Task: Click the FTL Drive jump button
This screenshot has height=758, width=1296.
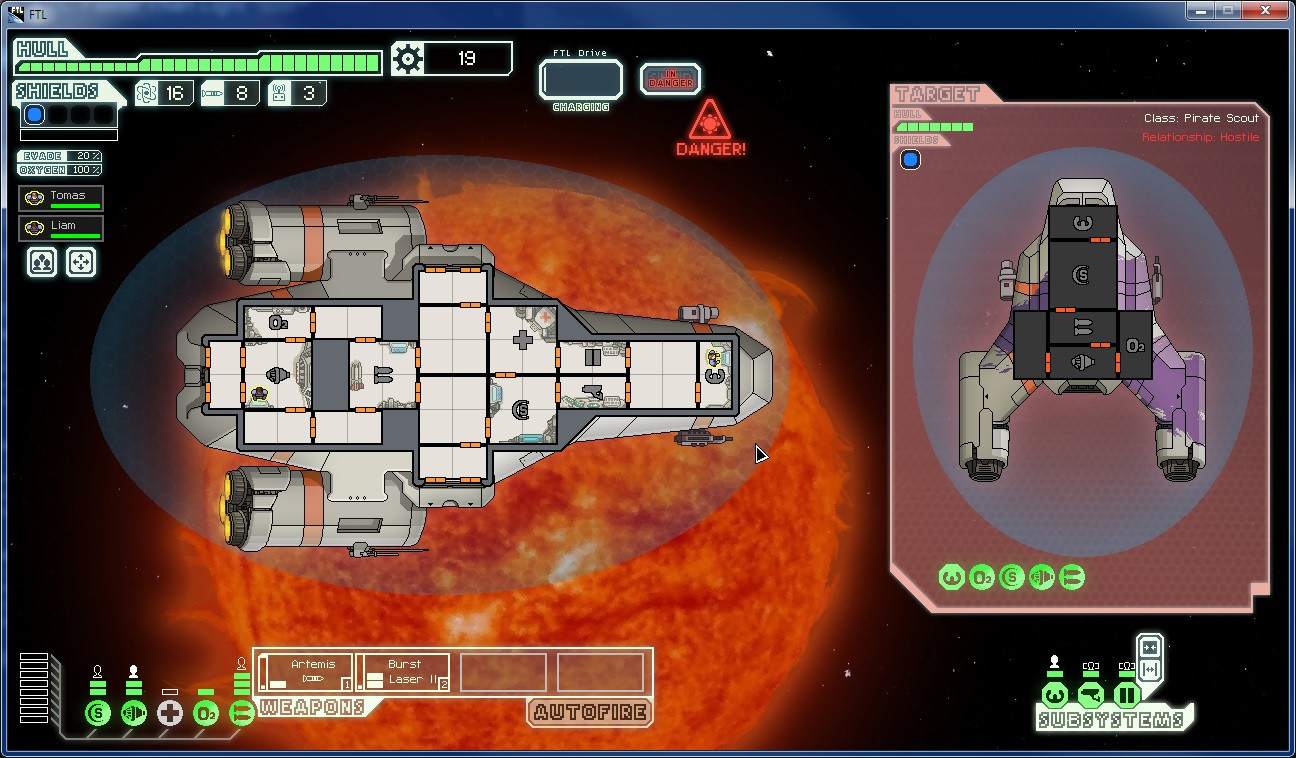Action: coord(580,80)
